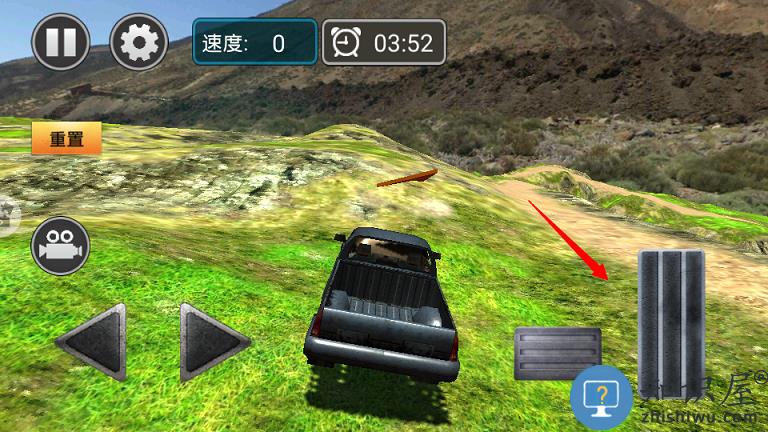Tap the orange 重置 reset button

click(x=67, y=139)
